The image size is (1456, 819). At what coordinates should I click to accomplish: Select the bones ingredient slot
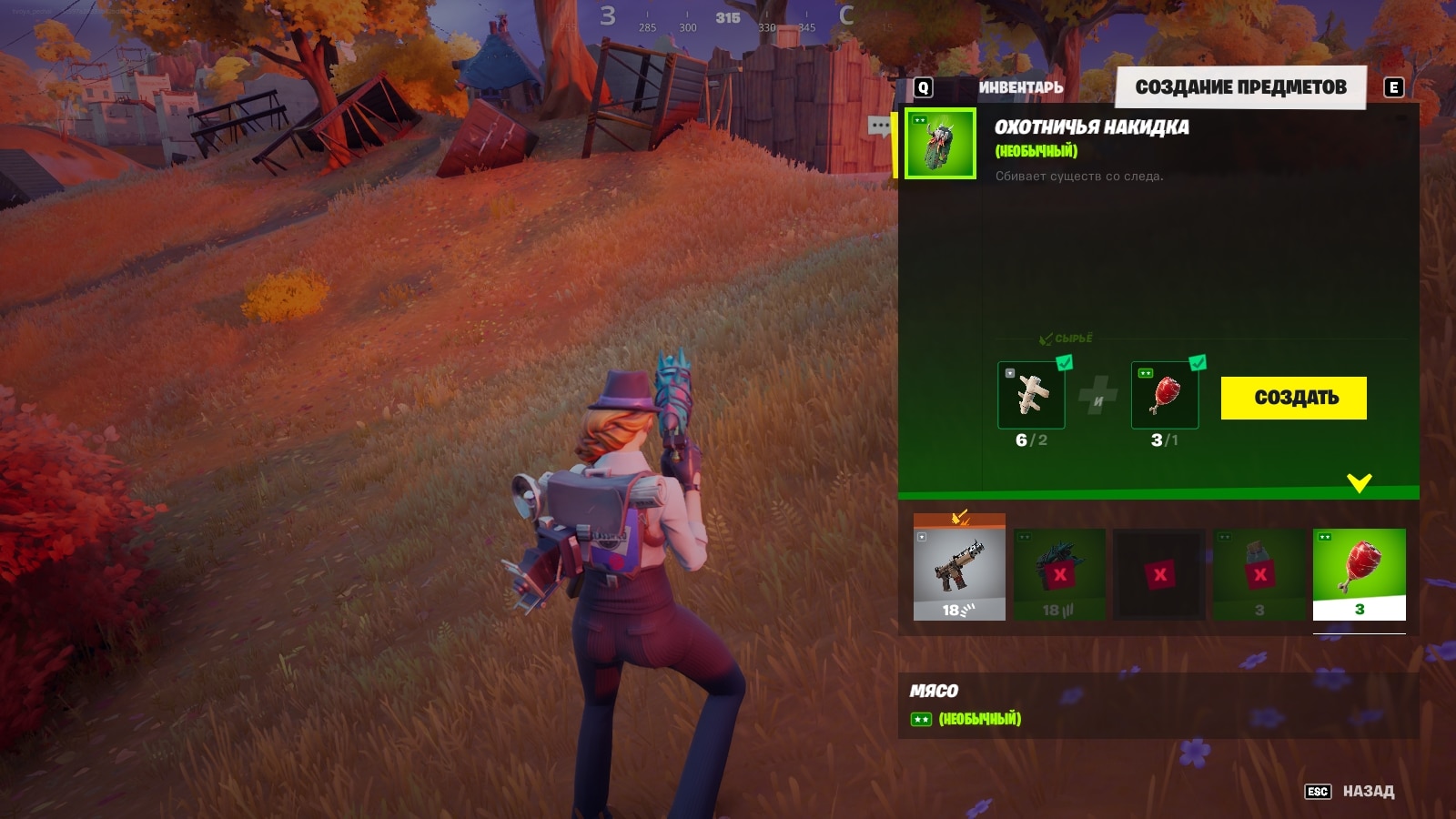click(x=1031, y=395)
